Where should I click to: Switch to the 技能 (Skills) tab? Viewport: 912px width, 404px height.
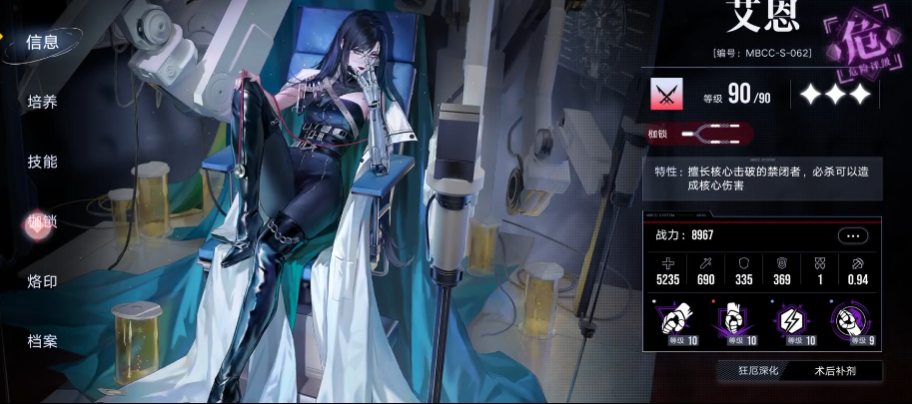42,161
